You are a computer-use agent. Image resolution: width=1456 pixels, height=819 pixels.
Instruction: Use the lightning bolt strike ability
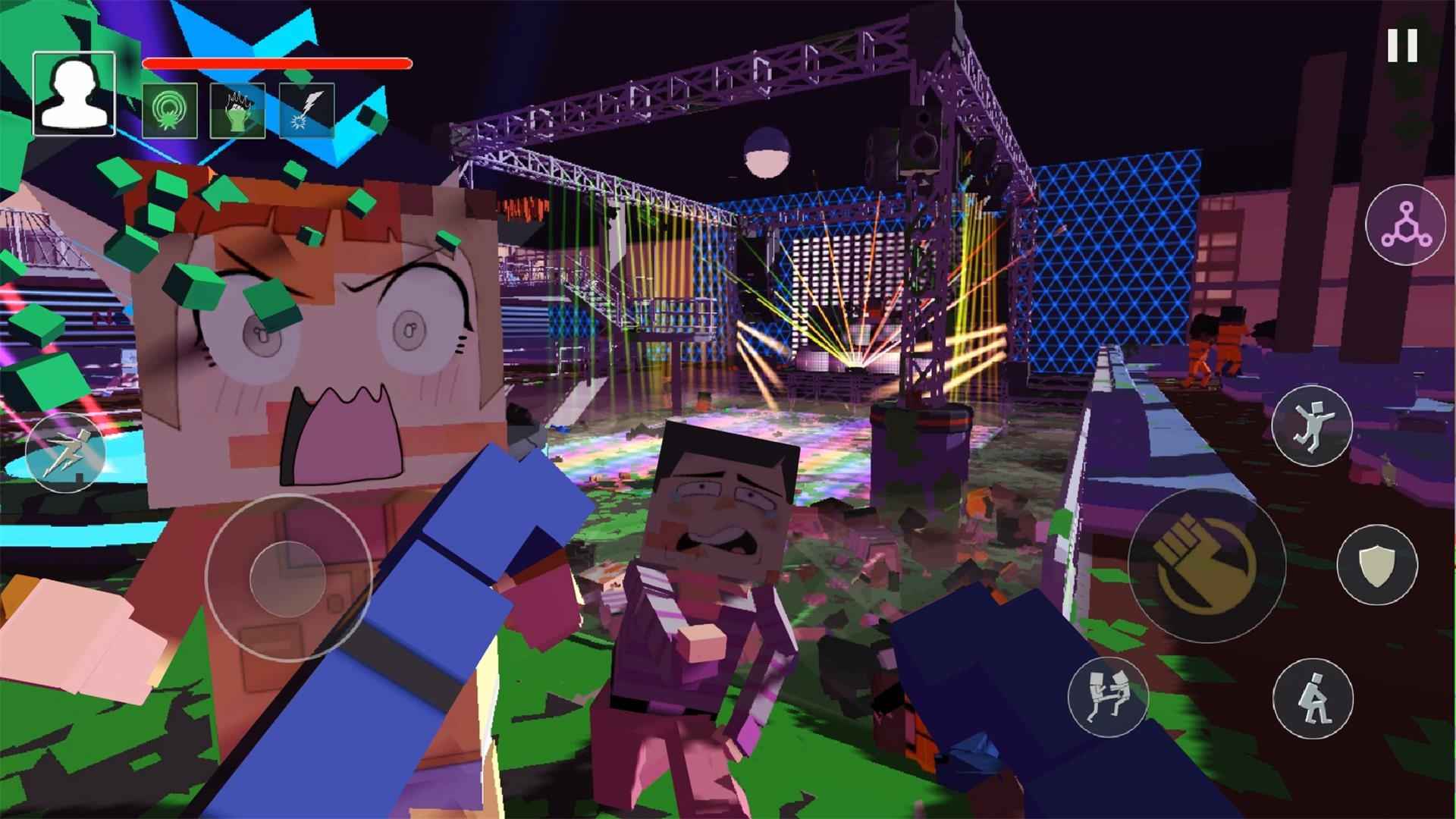pos(306,111)
